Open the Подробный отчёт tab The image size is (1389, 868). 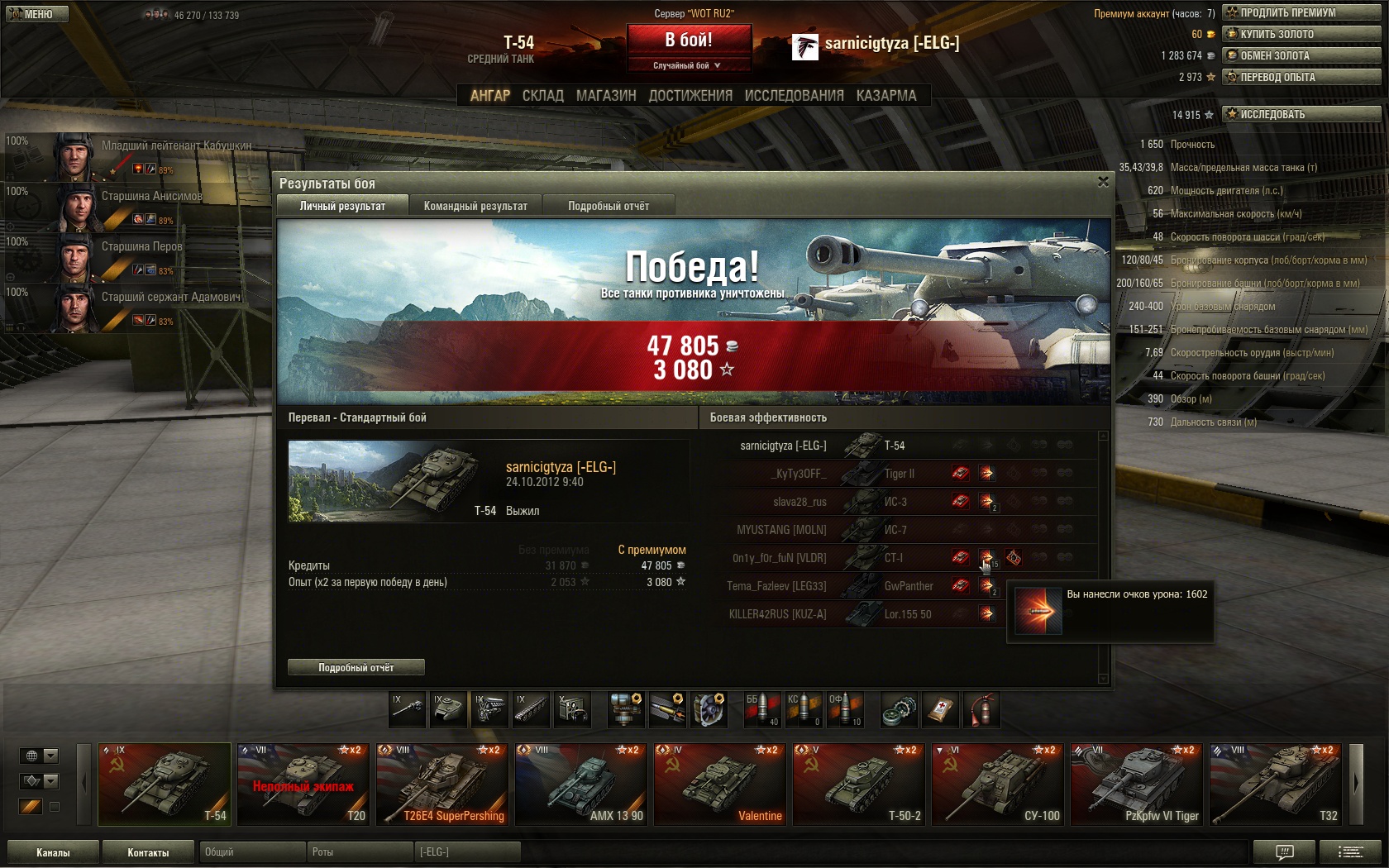coord(609,206)
